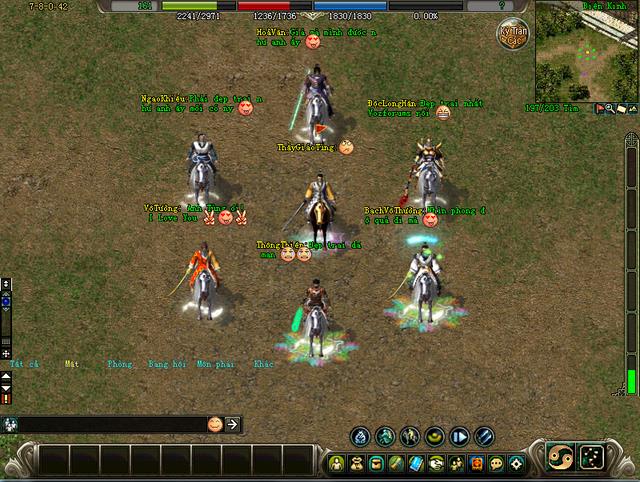Choose the Môn phái chat tab
Screen dimensions: 640x482
214,364
